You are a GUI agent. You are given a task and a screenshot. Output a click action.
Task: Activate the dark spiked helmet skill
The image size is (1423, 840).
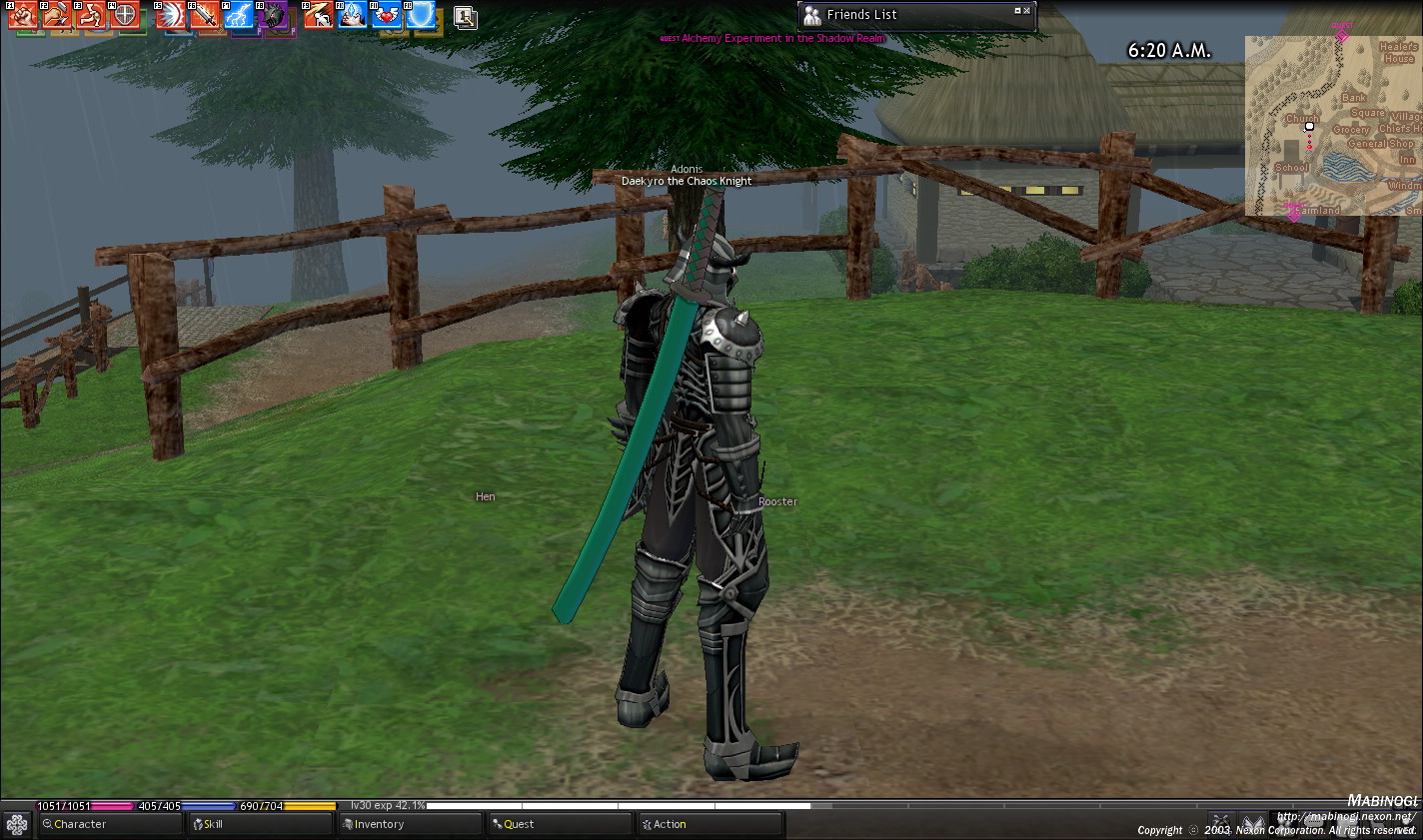(x=273, y=15)
